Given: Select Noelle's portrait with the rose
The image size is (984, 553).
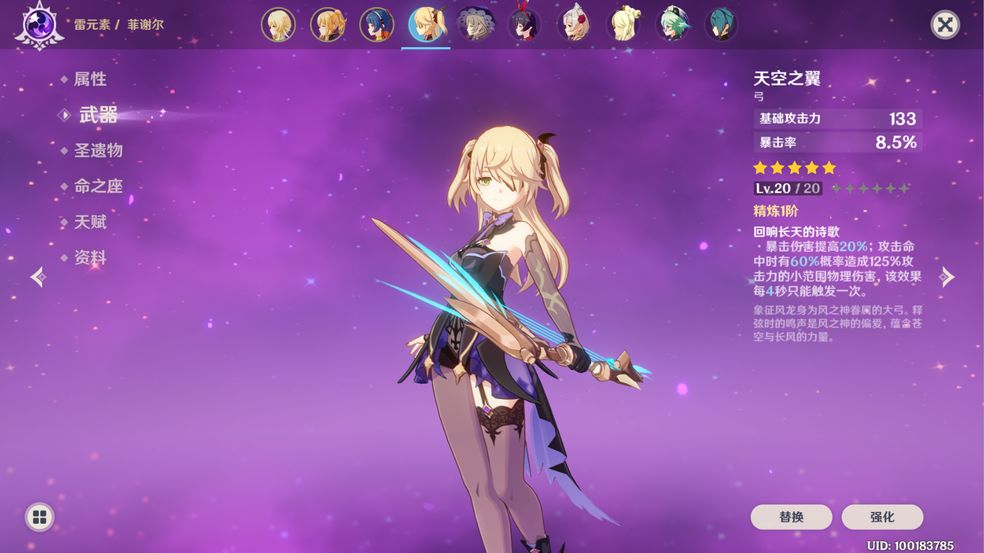Looking at the screenshot, I should [574, 24].
